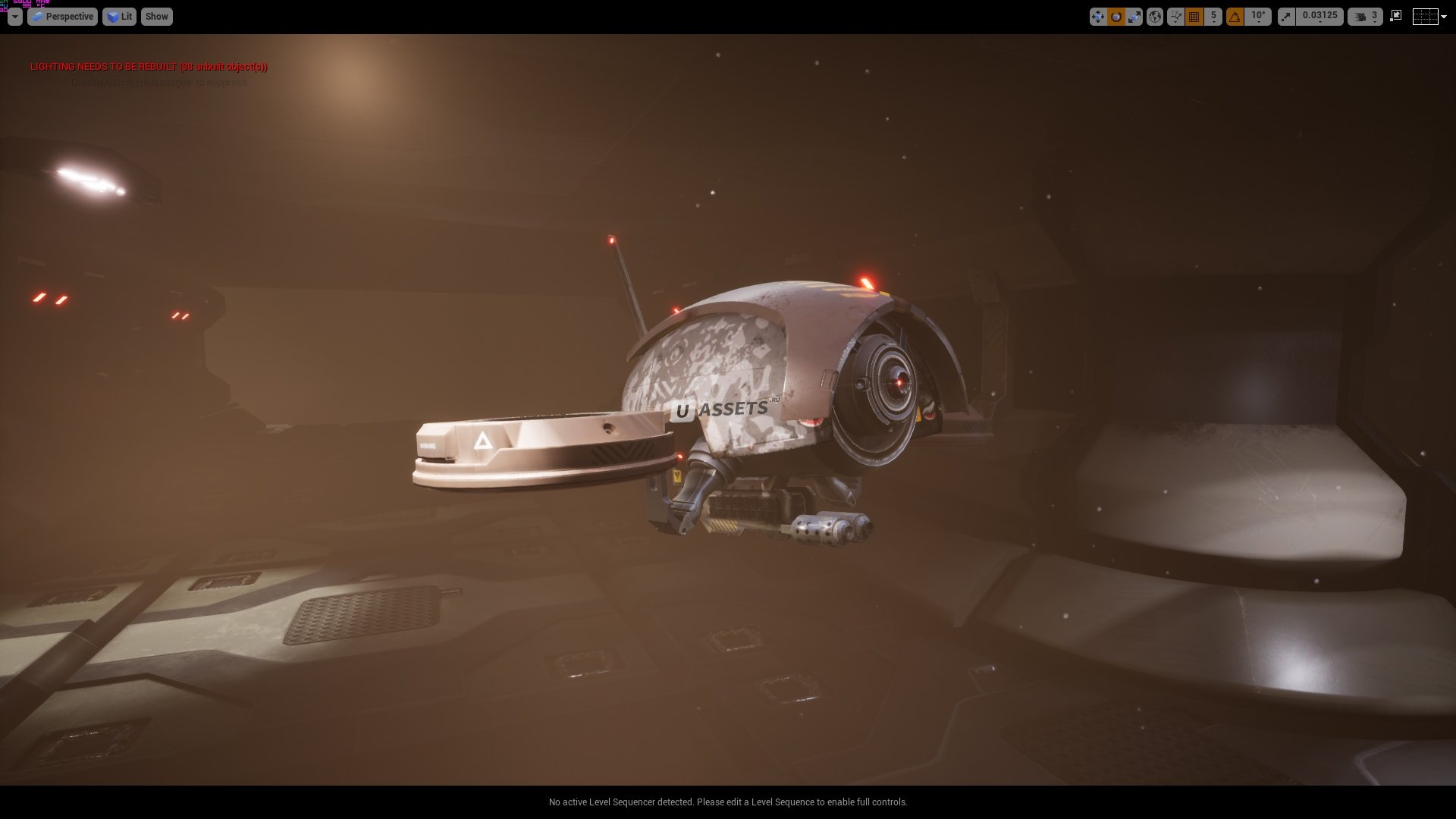Open the 0.03125 scale snap dropdown
The image size is (1456, 819).
pyautogui.click(x=1319, y=17)
